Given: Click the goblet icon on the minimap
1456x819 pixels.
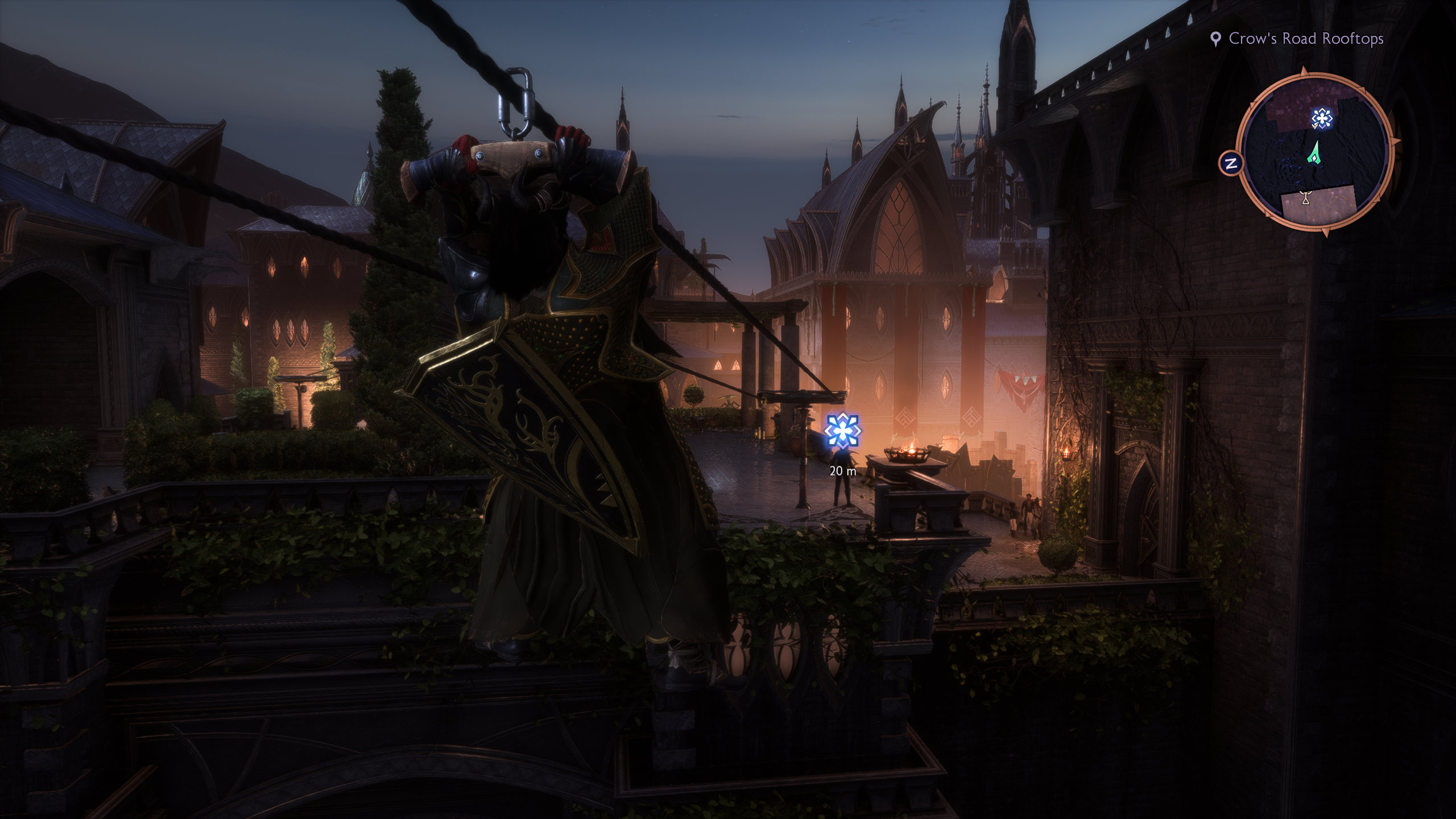Looking at the screenshot, I should tap(1305, 198).
